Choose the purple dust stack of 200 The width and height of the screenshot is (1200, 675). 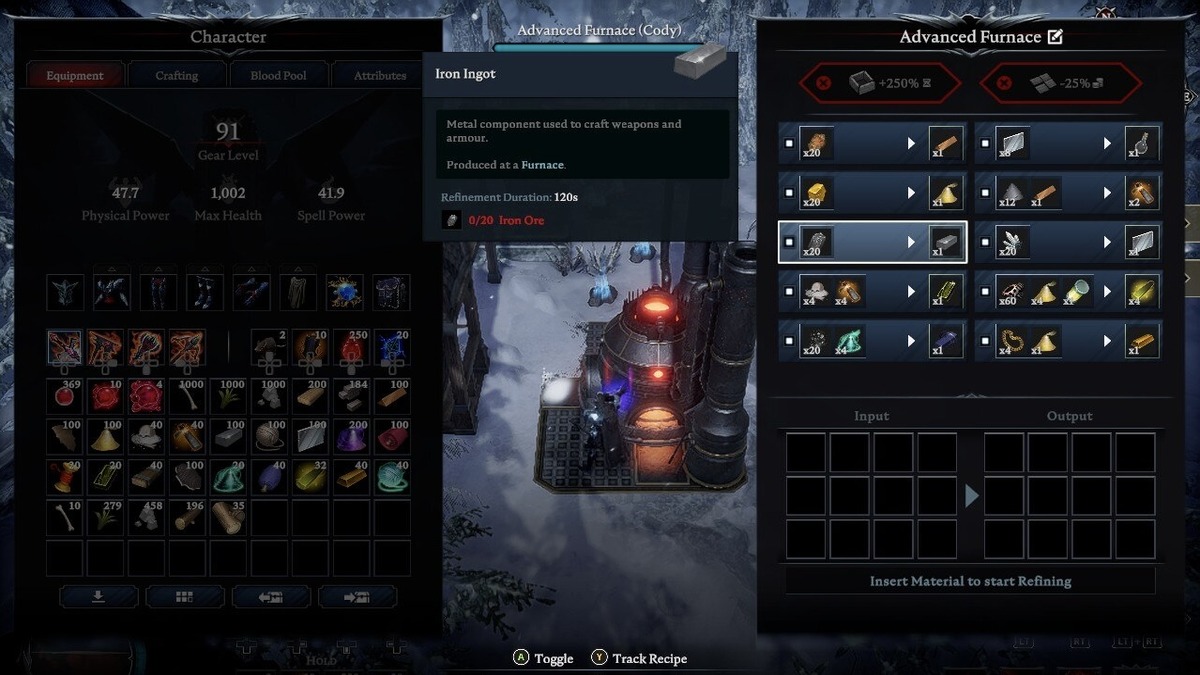(x=351, y=437)
